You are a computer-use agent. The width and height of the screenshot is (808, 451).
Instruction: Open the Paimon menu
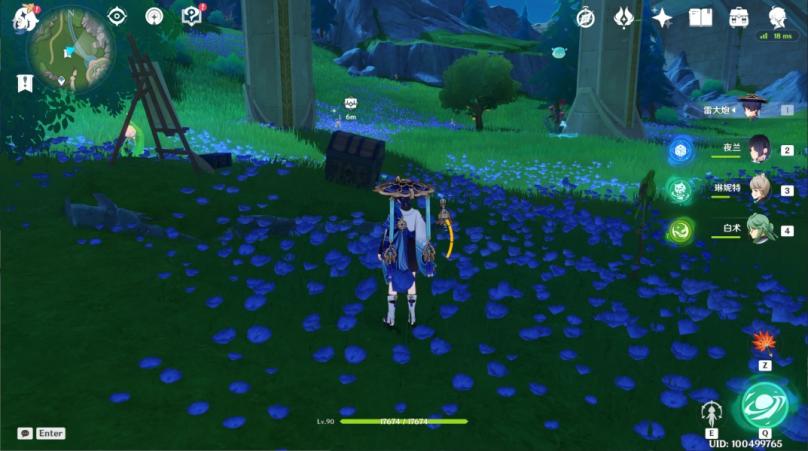pos(24,17)
